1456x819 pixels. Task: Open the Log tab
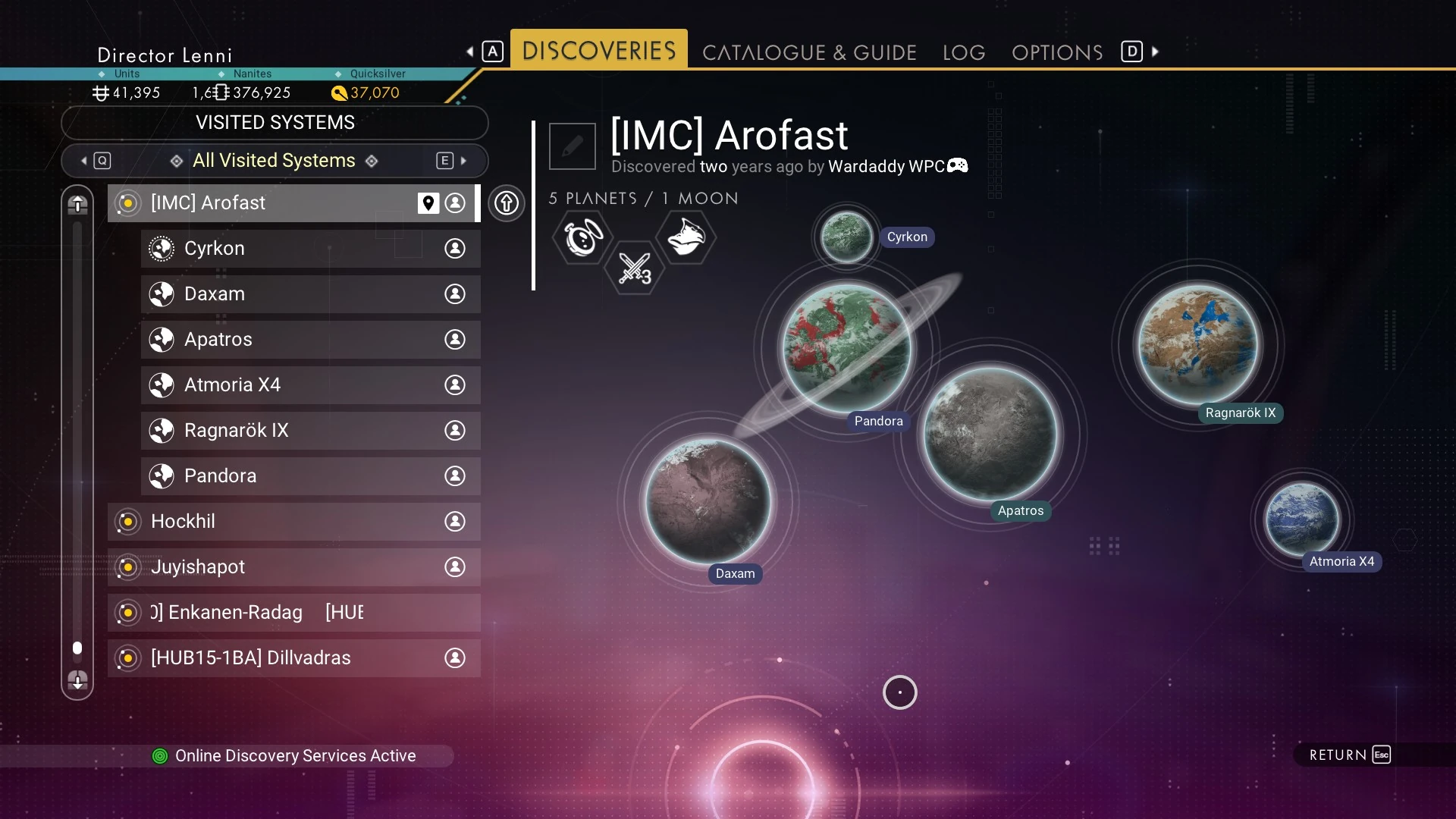click(964, 52)
